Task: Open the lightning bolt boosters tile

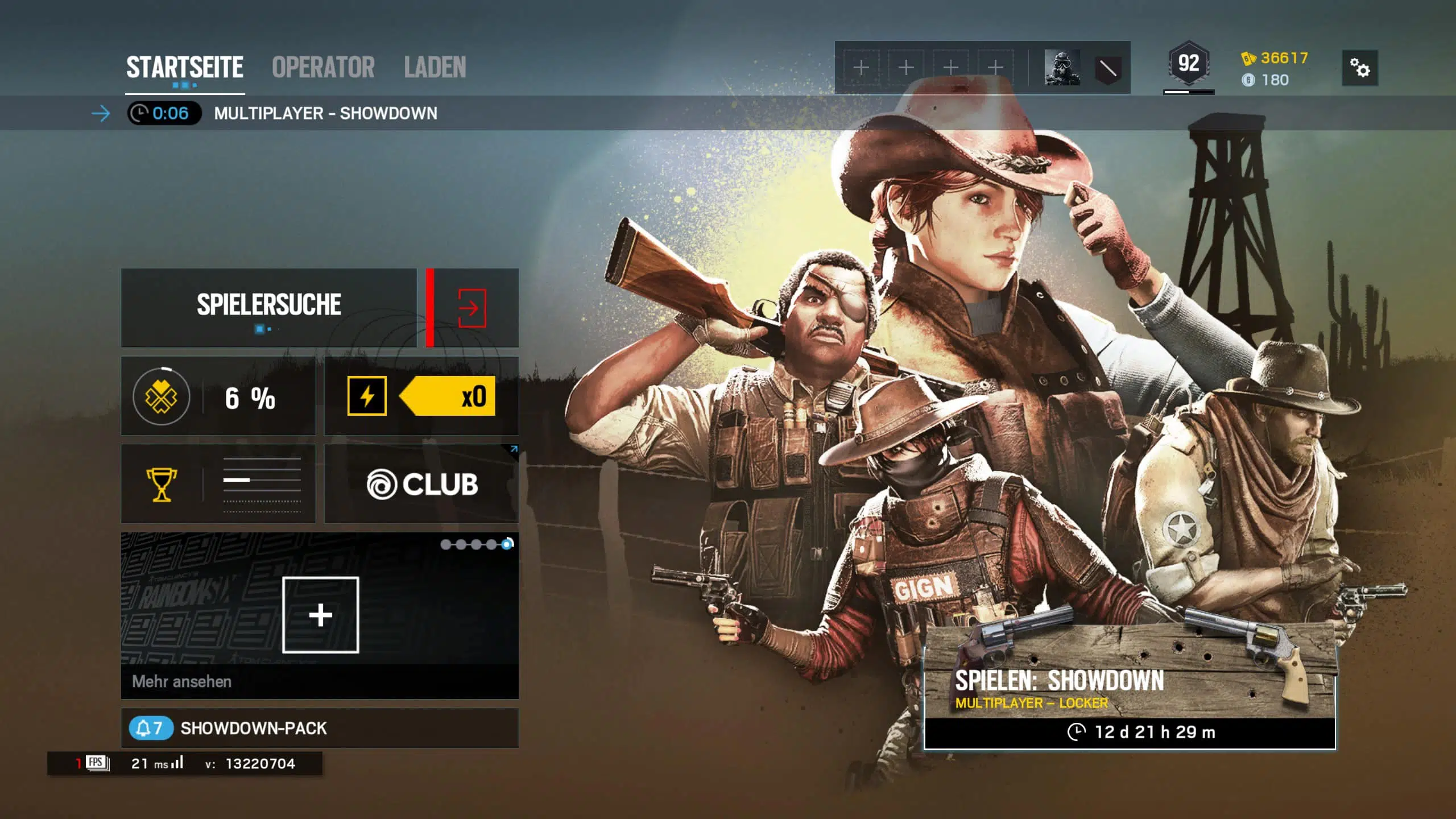Action: [421, 396]
